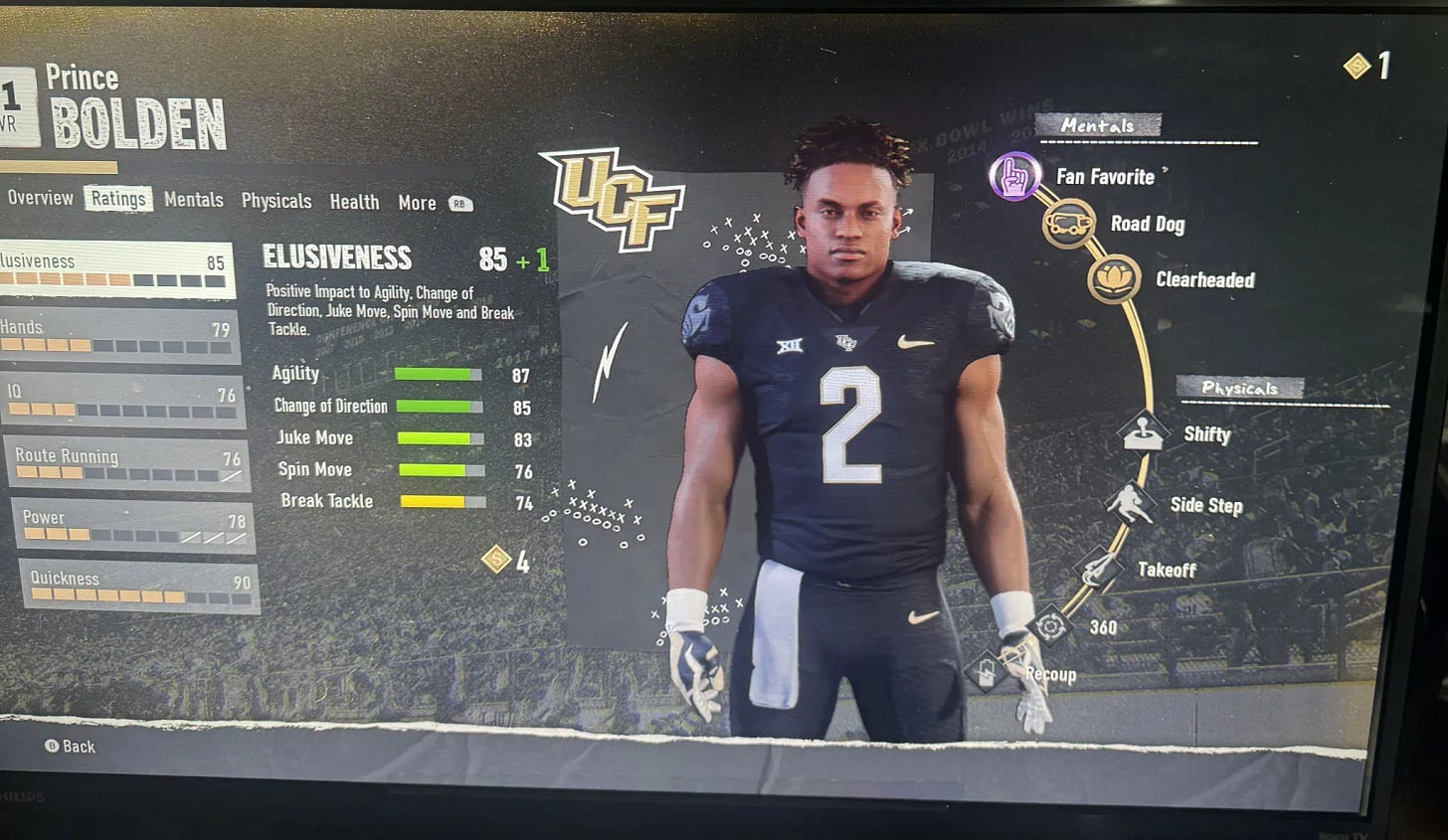Click the Side Step ability icon
This screenshot has width=1448, height=840.
click(1130, 504)
